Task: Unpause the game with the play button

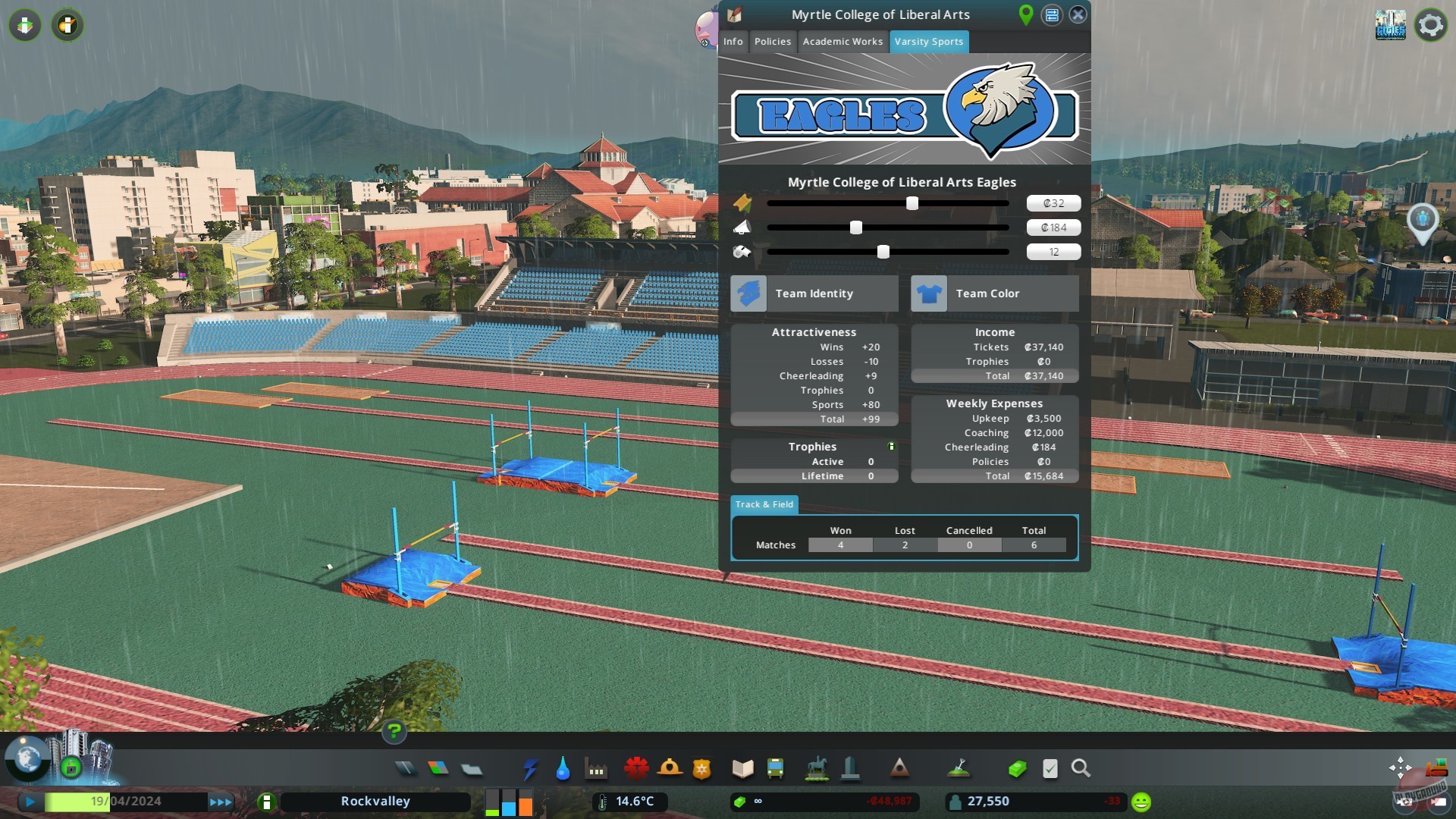Action: click(x=30, y=801)
